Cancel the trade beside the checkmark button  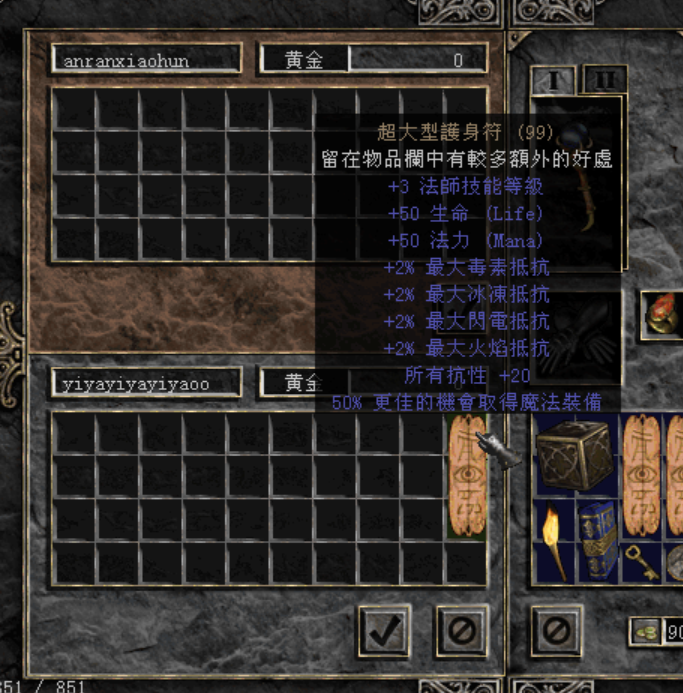pos(462,630)
